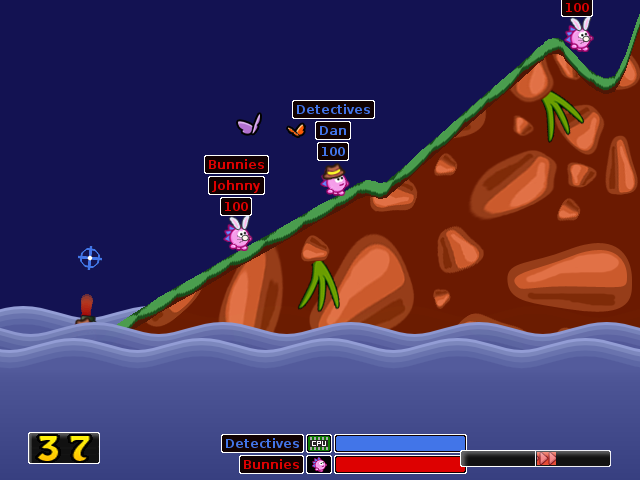Select the Bunnies team name label
640x480 pixels.
pos(271,464)
